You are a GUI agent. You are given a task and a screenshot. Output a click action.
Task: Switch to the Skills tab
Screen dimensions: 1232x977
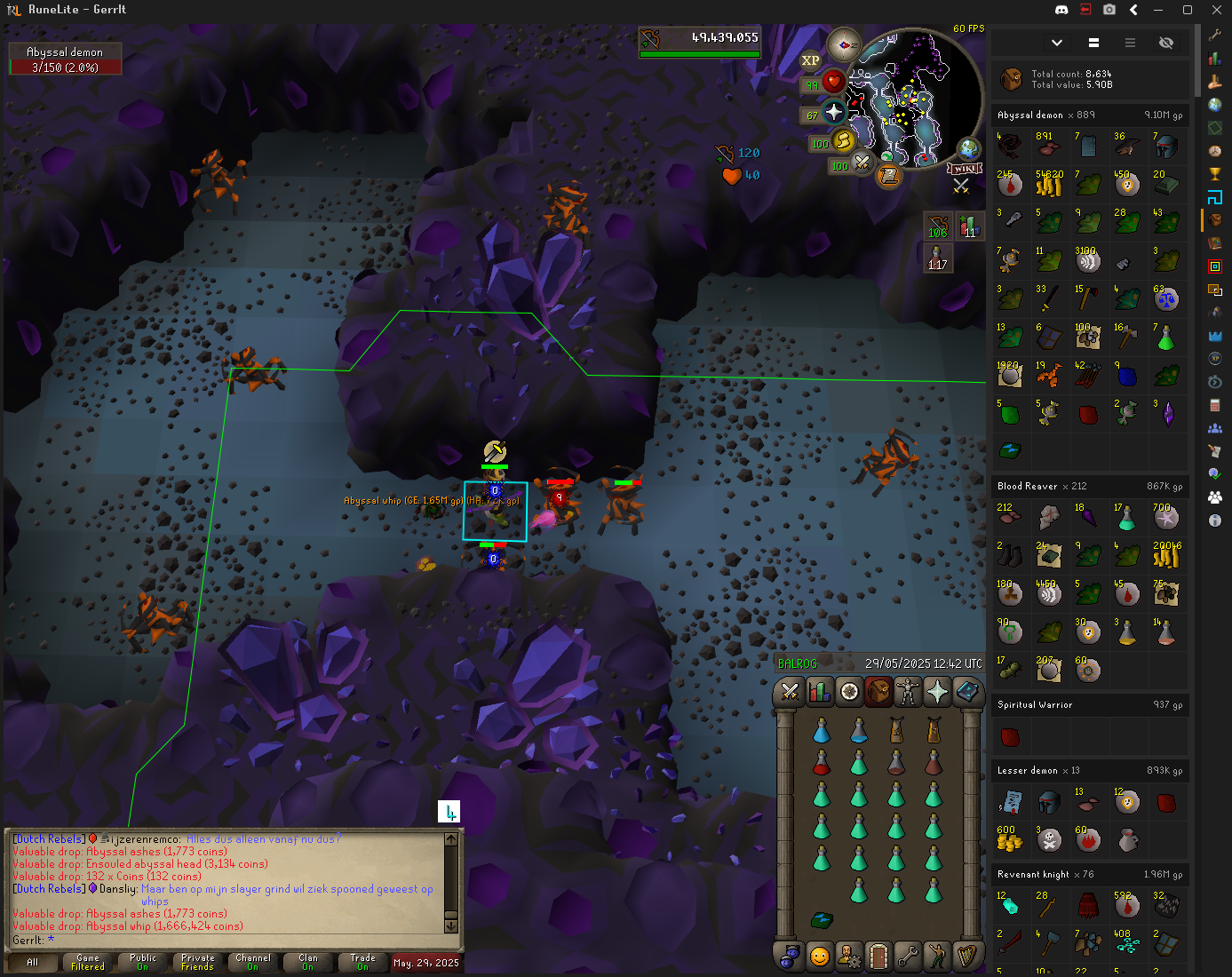click(819, 692)
